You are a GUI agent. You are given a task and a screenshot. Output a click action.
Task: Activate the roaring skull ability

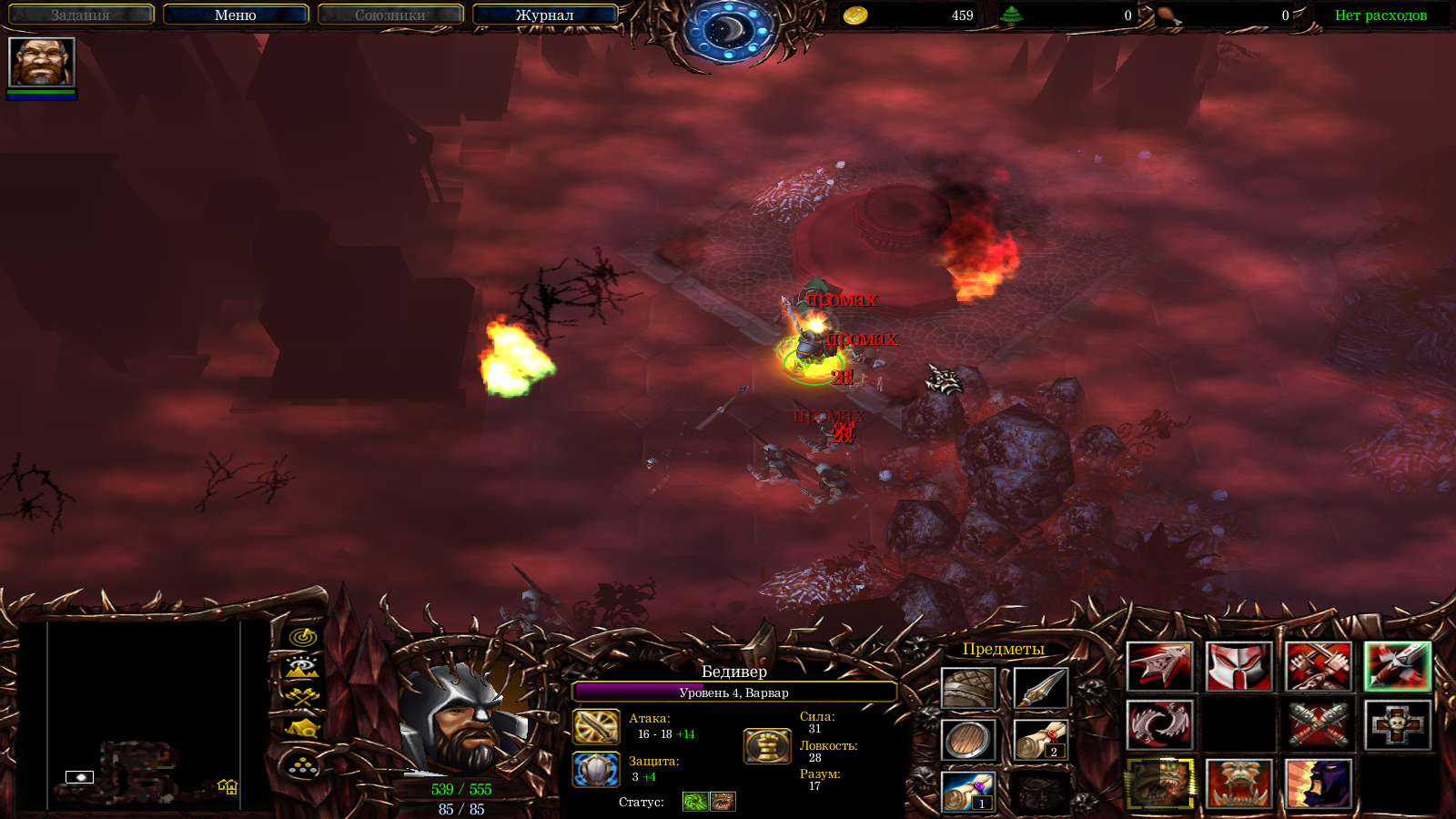click(1239, 784)
